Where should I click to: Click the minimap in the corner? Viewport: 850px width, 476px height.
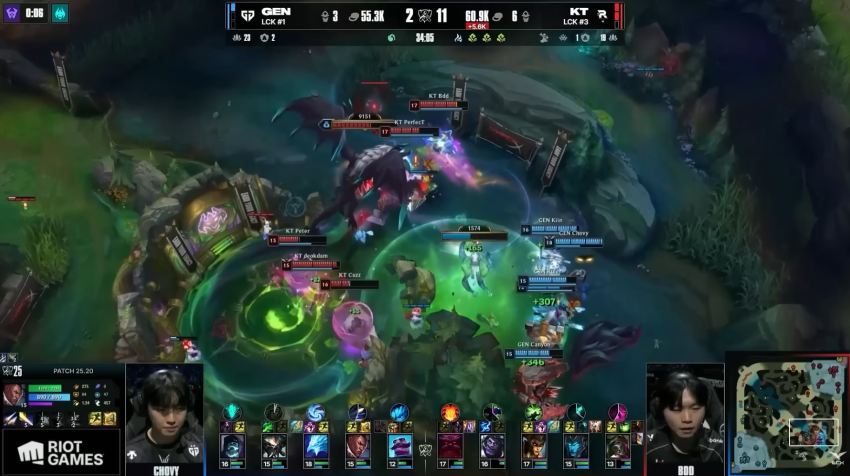[x=787, y=414]
